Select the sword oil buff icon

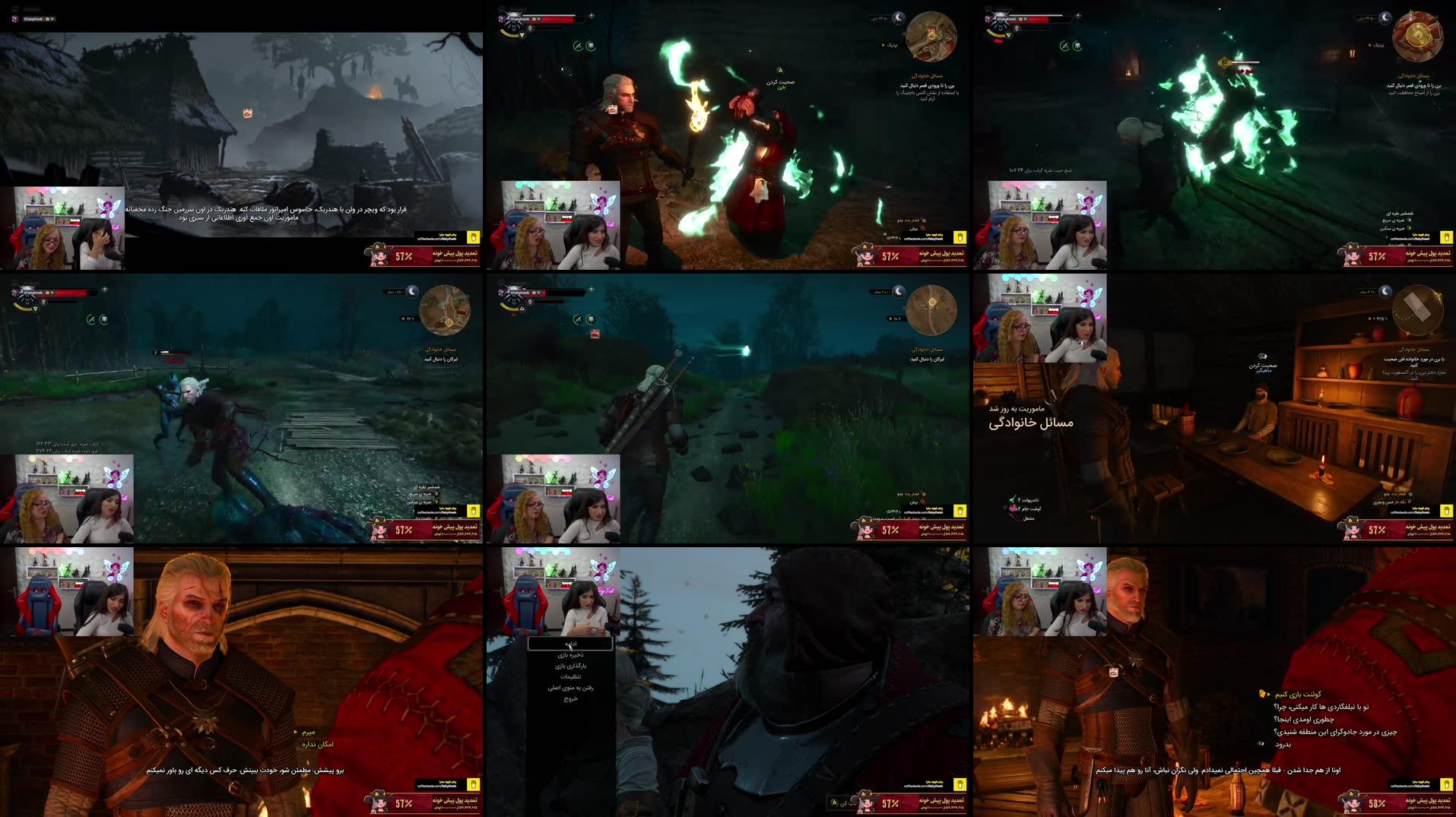pyautogui.click(x=576, y=47)
